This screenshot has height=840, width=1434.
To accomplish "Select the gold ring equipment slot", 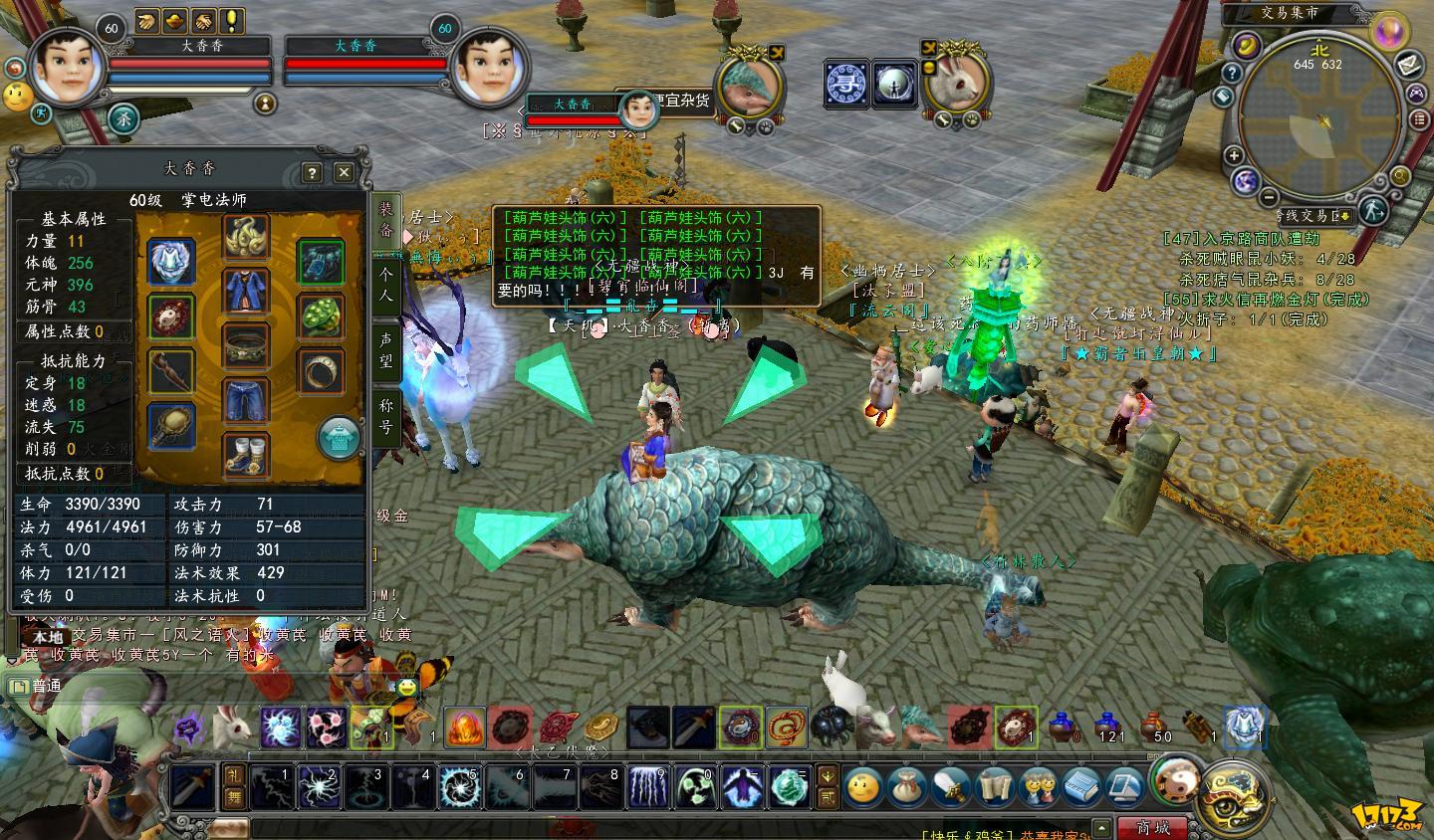I will tap(320, 371).
